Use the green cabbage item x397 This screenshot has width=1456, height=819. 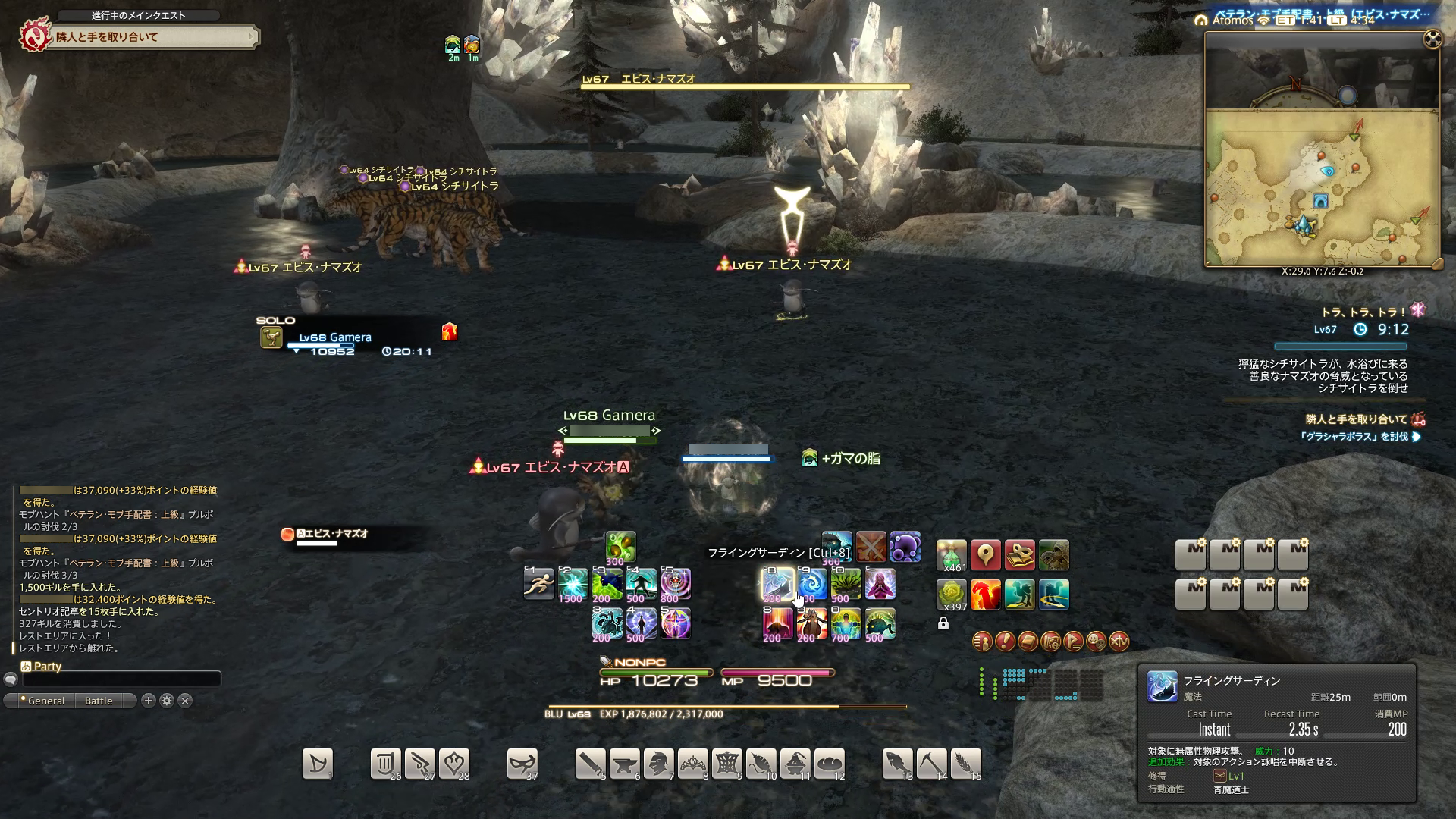click(x=952, y=595)
